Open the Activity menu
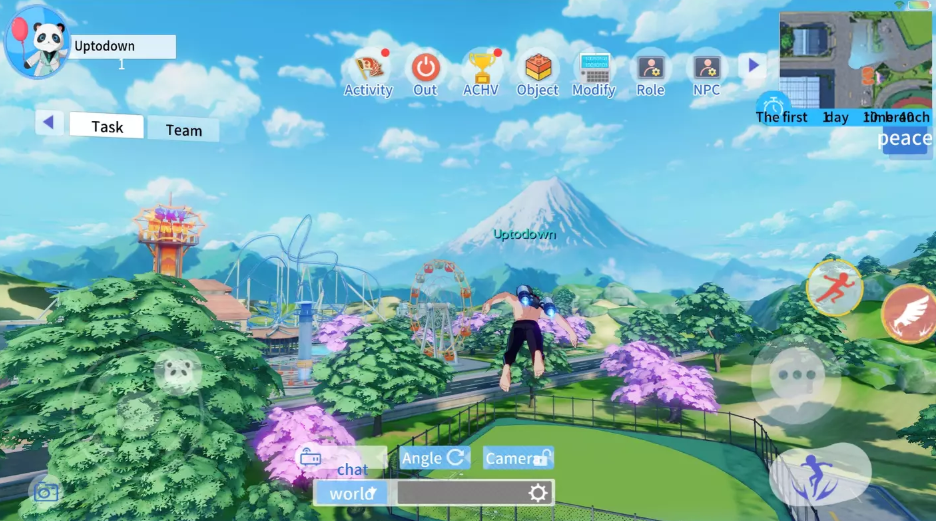The width and height of the screenshot is (936, 521). 368,70
